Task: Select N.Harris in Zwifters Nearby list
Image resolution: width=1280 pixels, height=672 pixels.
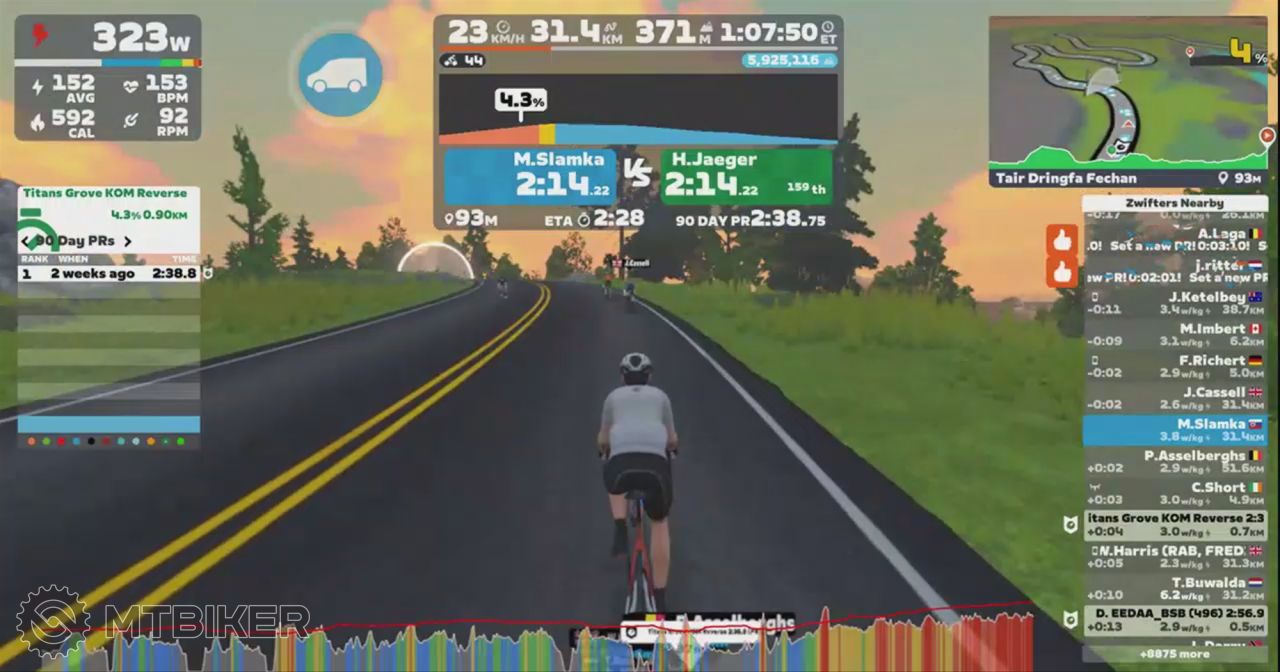Action: pos(1175,557)
